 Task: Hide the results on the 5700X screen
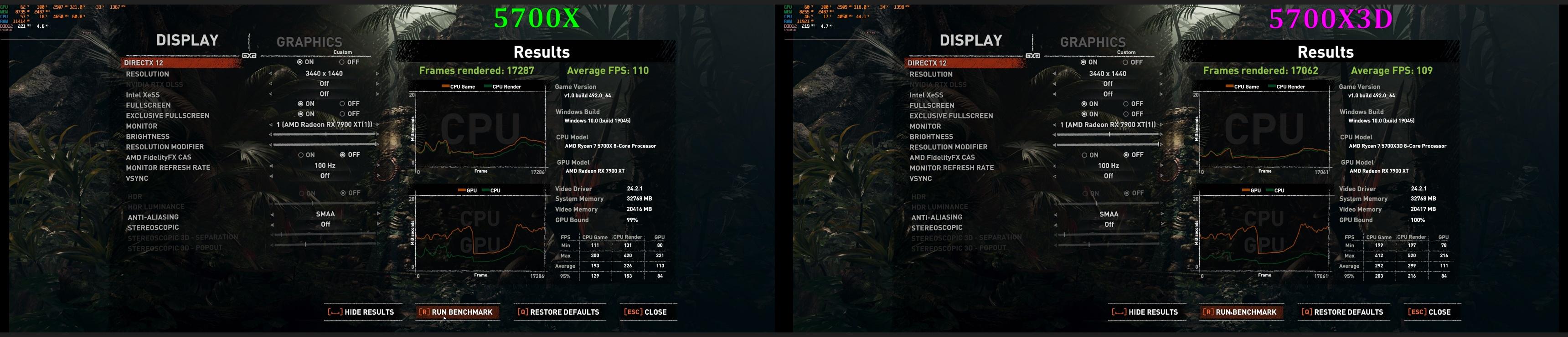(x=361, y=312)
